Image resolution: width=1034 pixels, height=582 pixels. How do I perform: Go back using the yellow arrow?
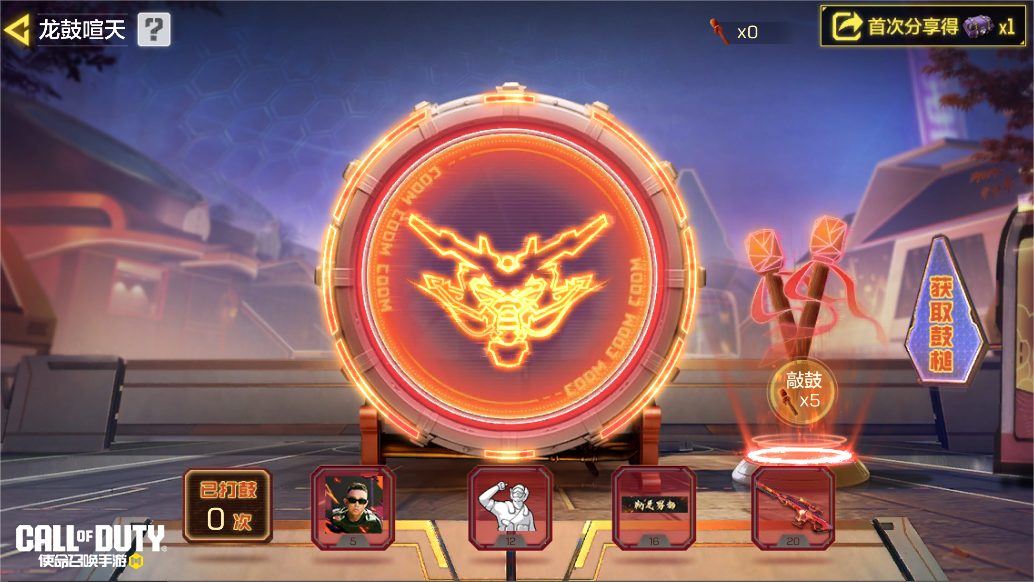tap(17, 30)
